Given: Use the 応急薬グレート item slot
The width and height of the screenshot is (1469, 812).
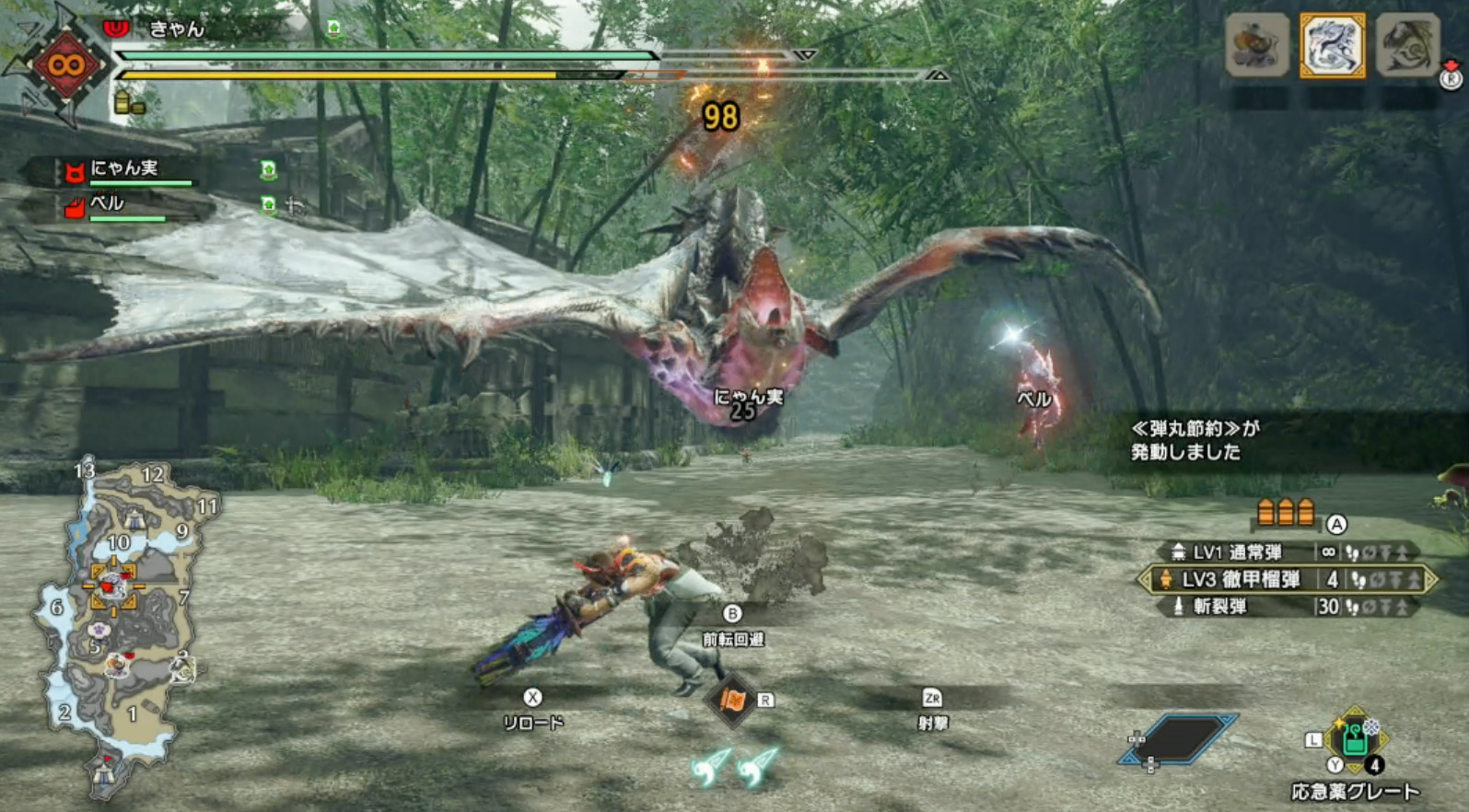Looking at the screenshot, I should [1354, 741].
